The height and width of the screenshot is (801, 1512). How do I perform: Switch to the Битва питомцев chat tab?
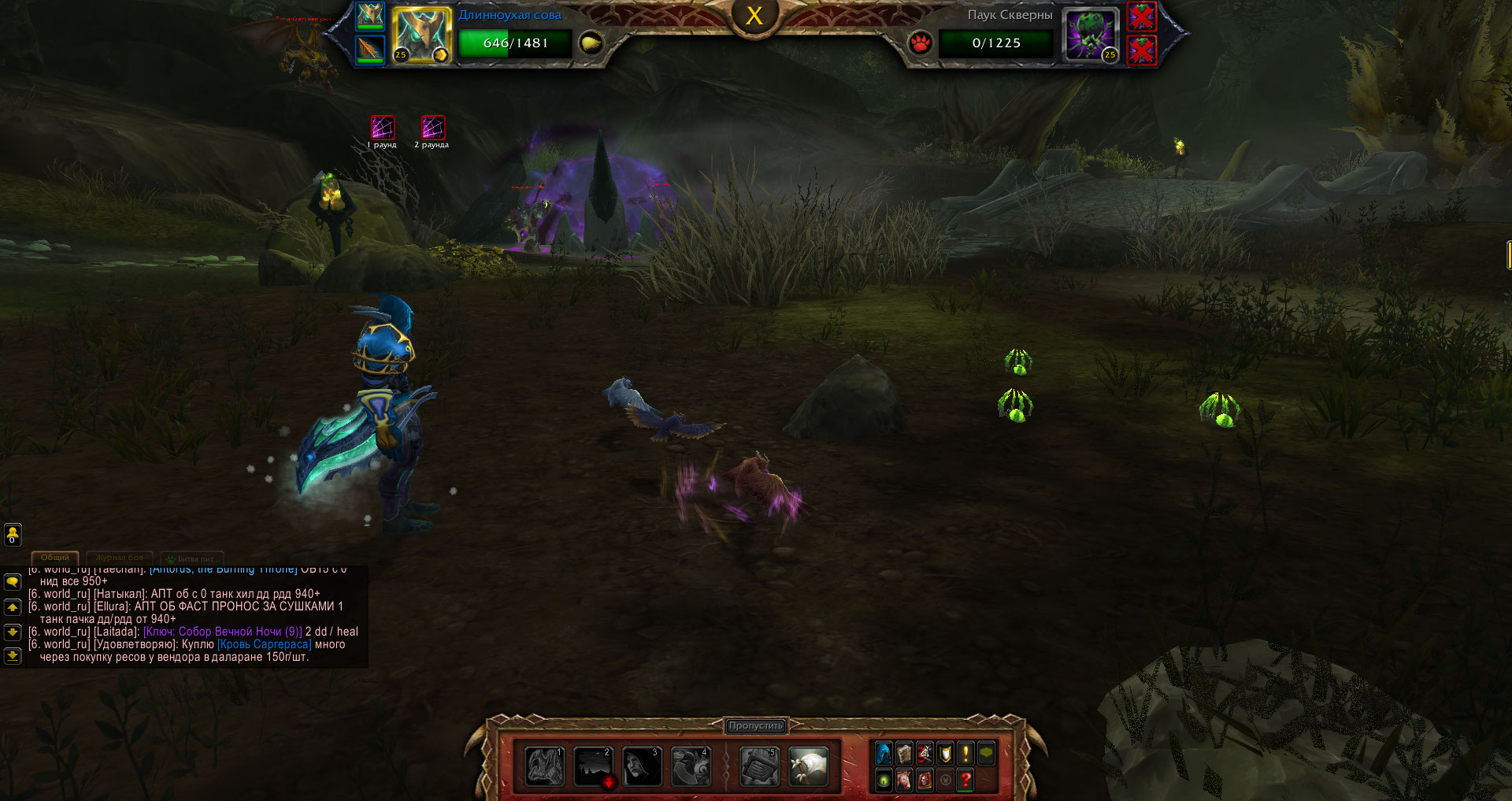pyautogui.click(x=192, y=558)
